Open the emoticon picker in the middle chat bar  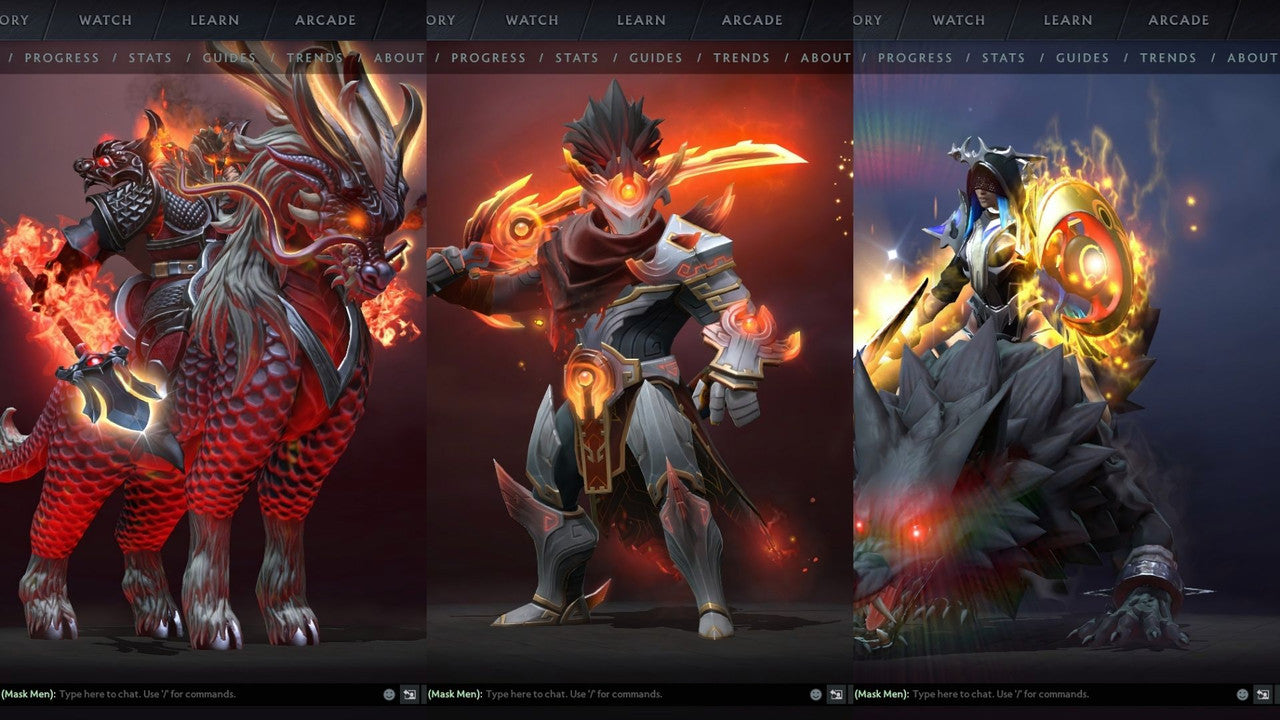(x=815, y=693)
